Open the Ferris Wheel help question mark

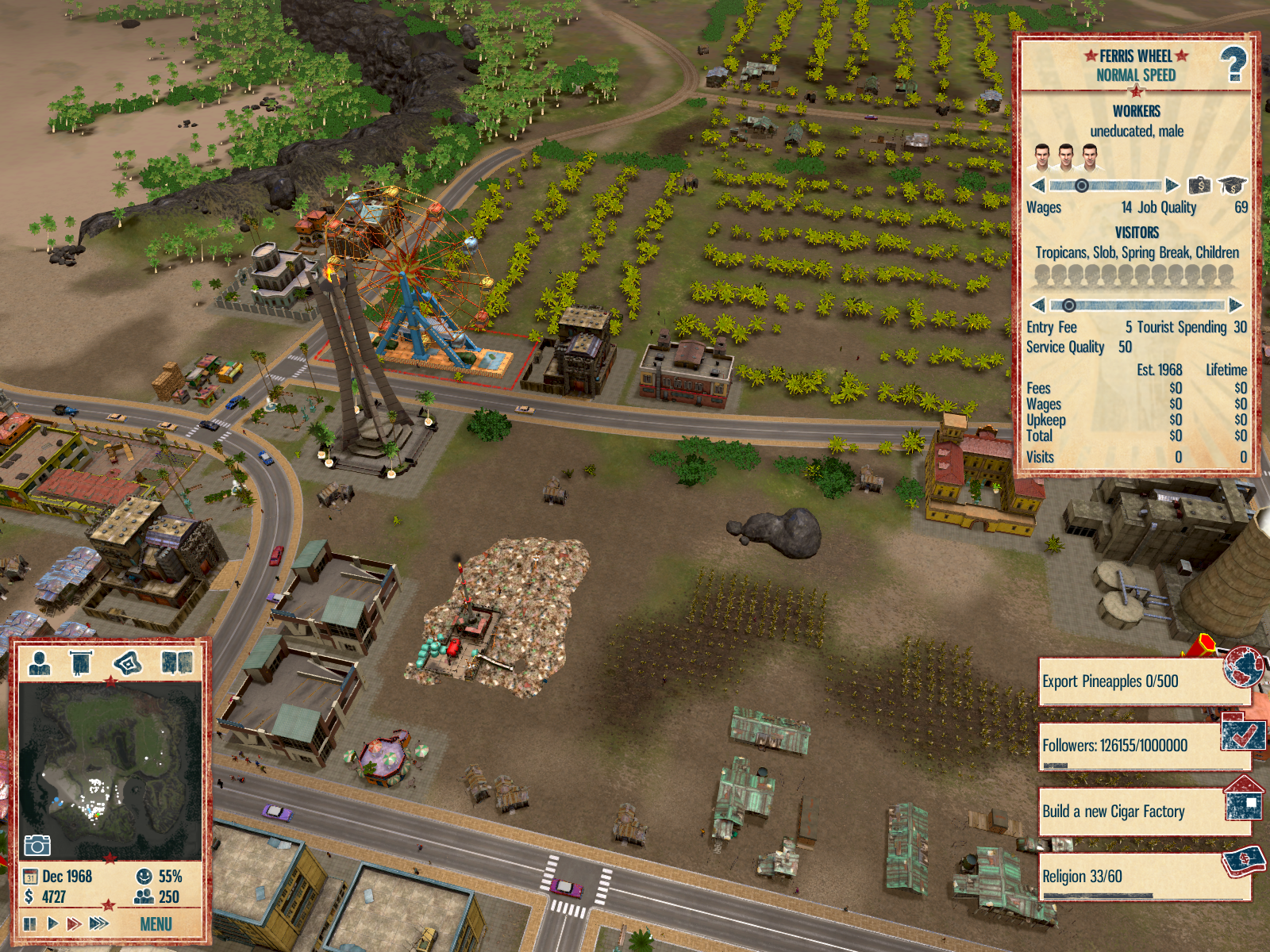pos(1233,64)
